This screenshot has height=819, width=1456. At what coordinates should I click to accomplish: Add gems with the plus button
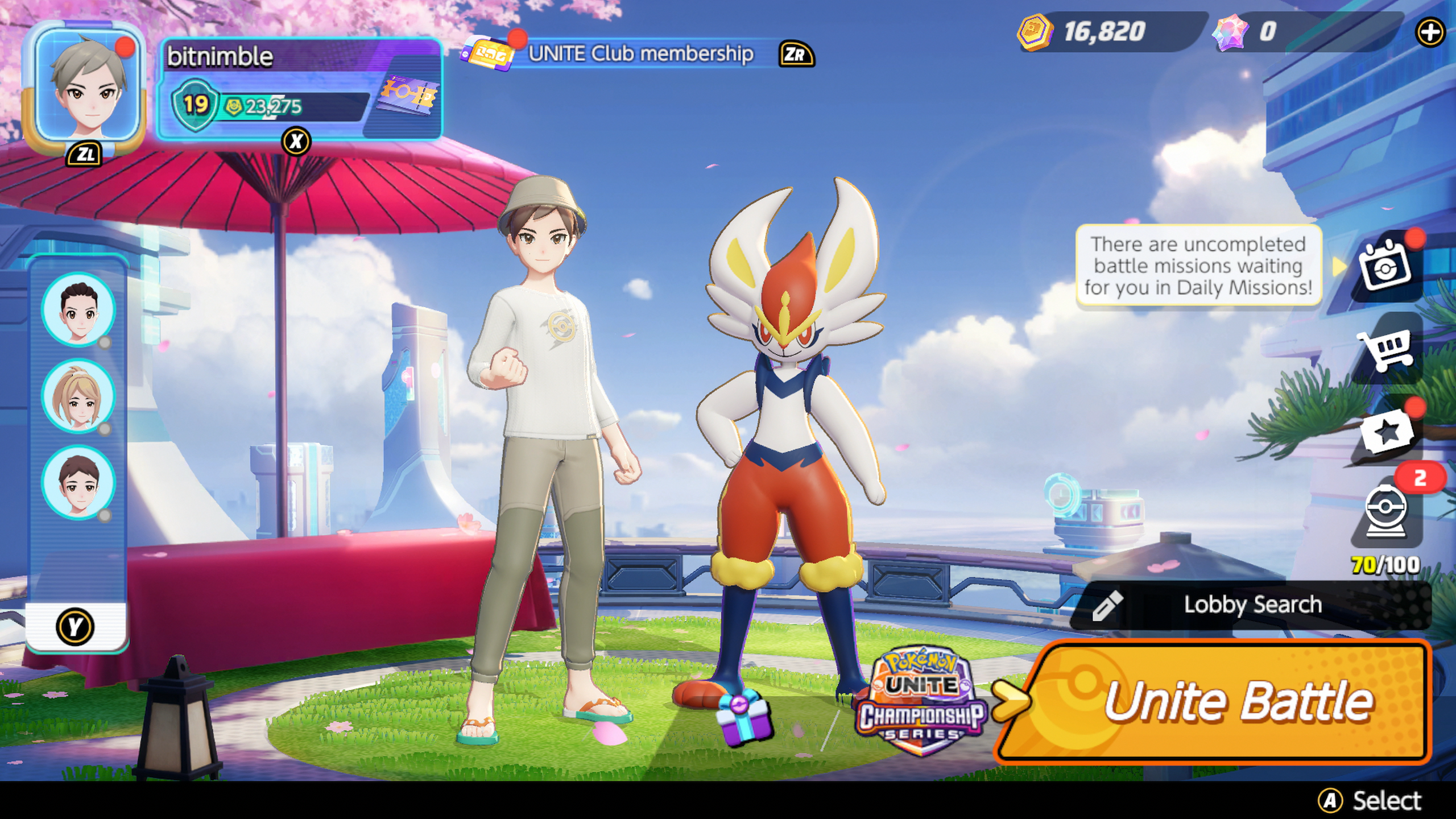(1429, 32)
